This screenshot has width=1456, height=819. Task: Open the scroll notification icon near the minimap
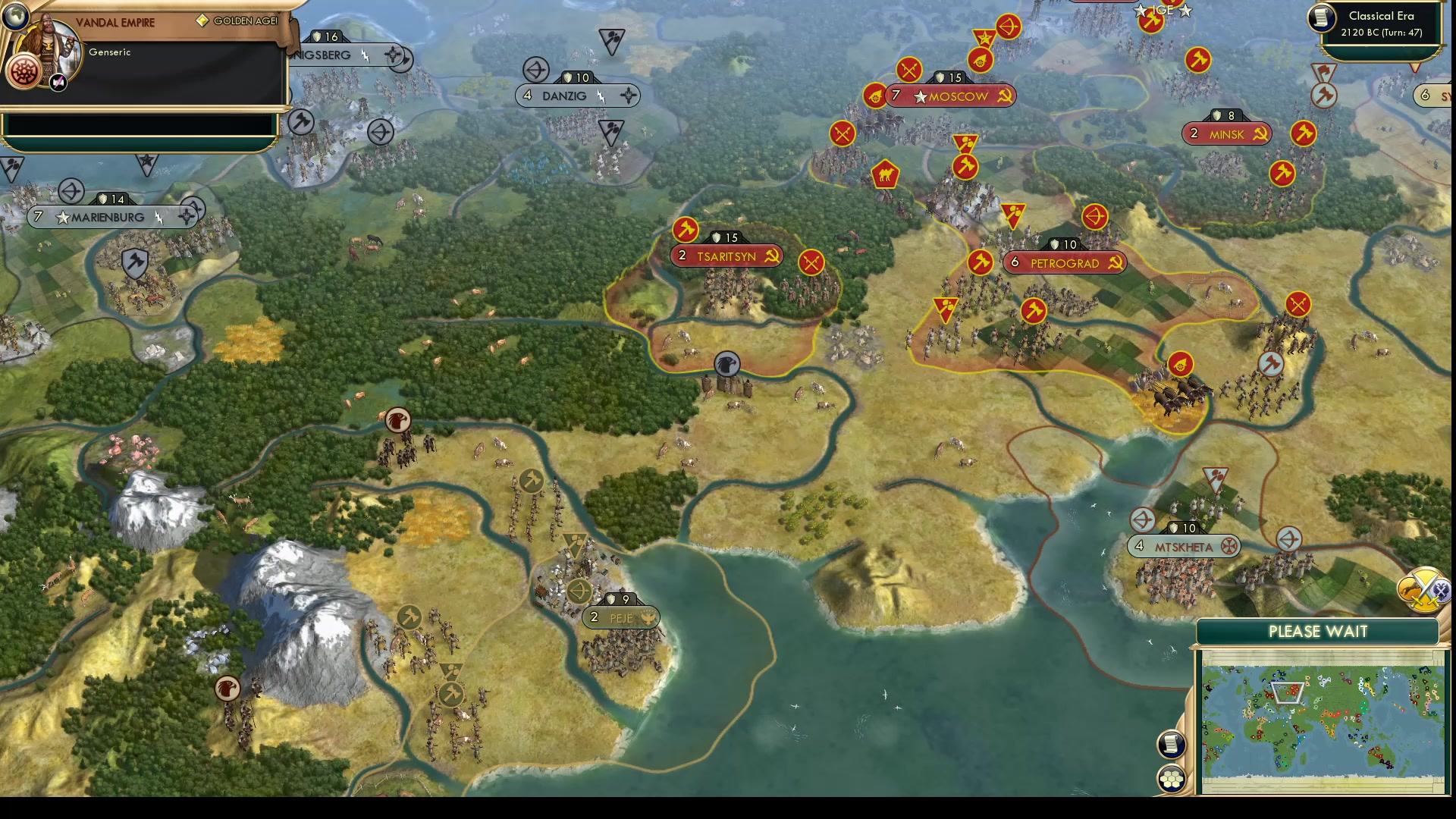1172,744
